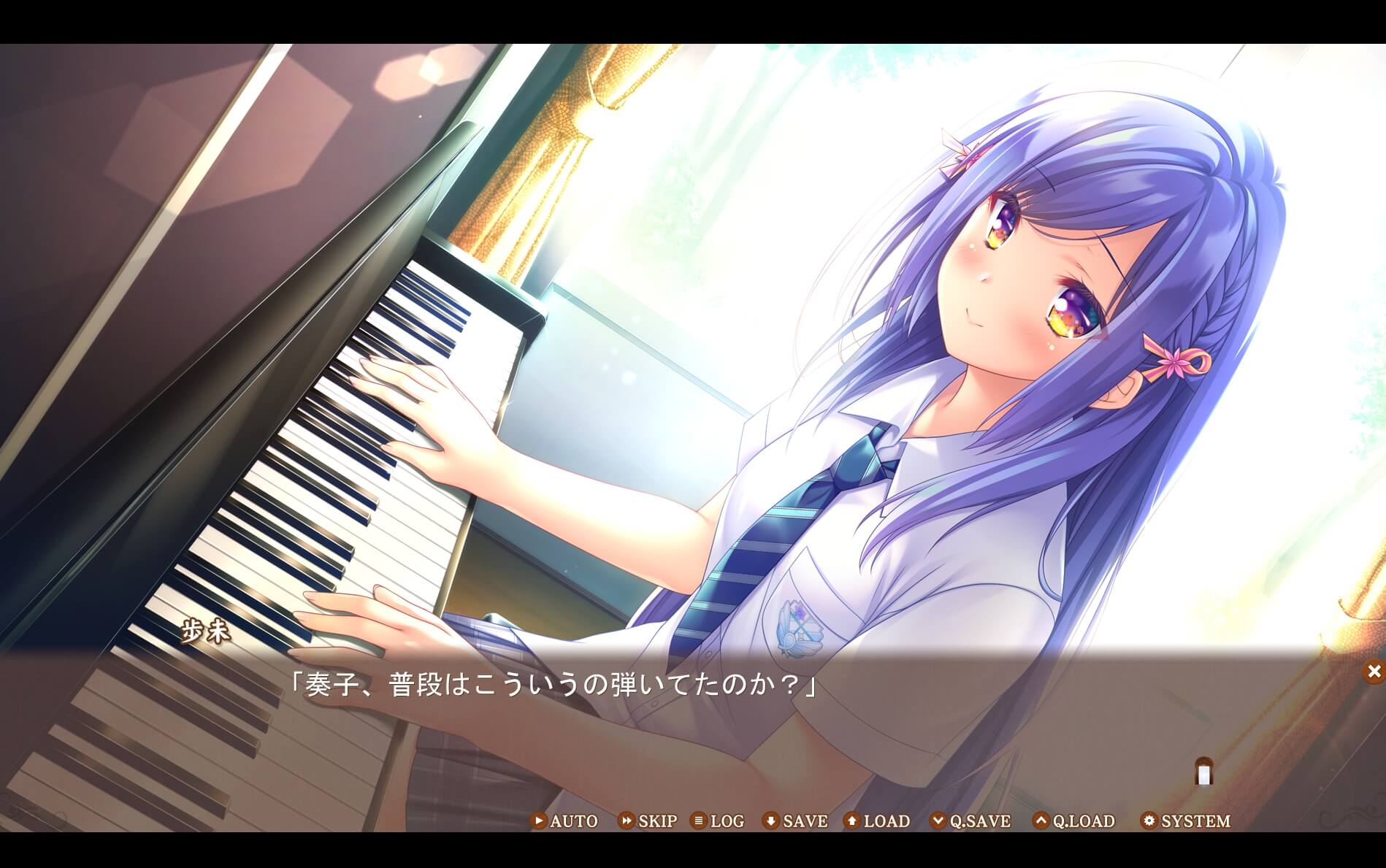Click the SAVE down-arrow icon
The image size is (1386, 868).
pos(769,821)
